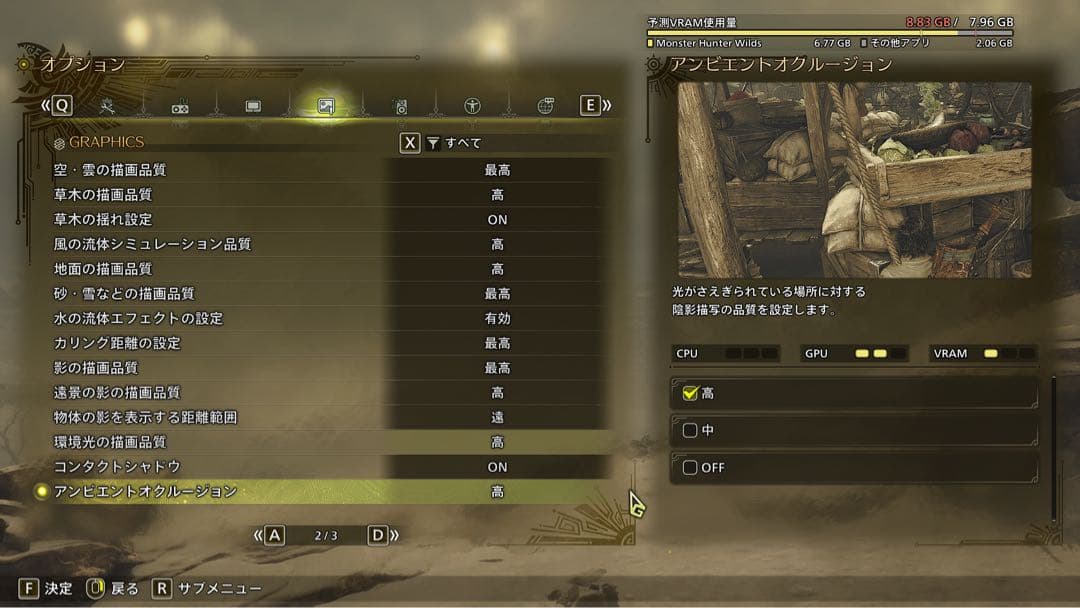Open the すべて filter dropdown
This screenshot has width=1080, height=608.
coord(455,143)
